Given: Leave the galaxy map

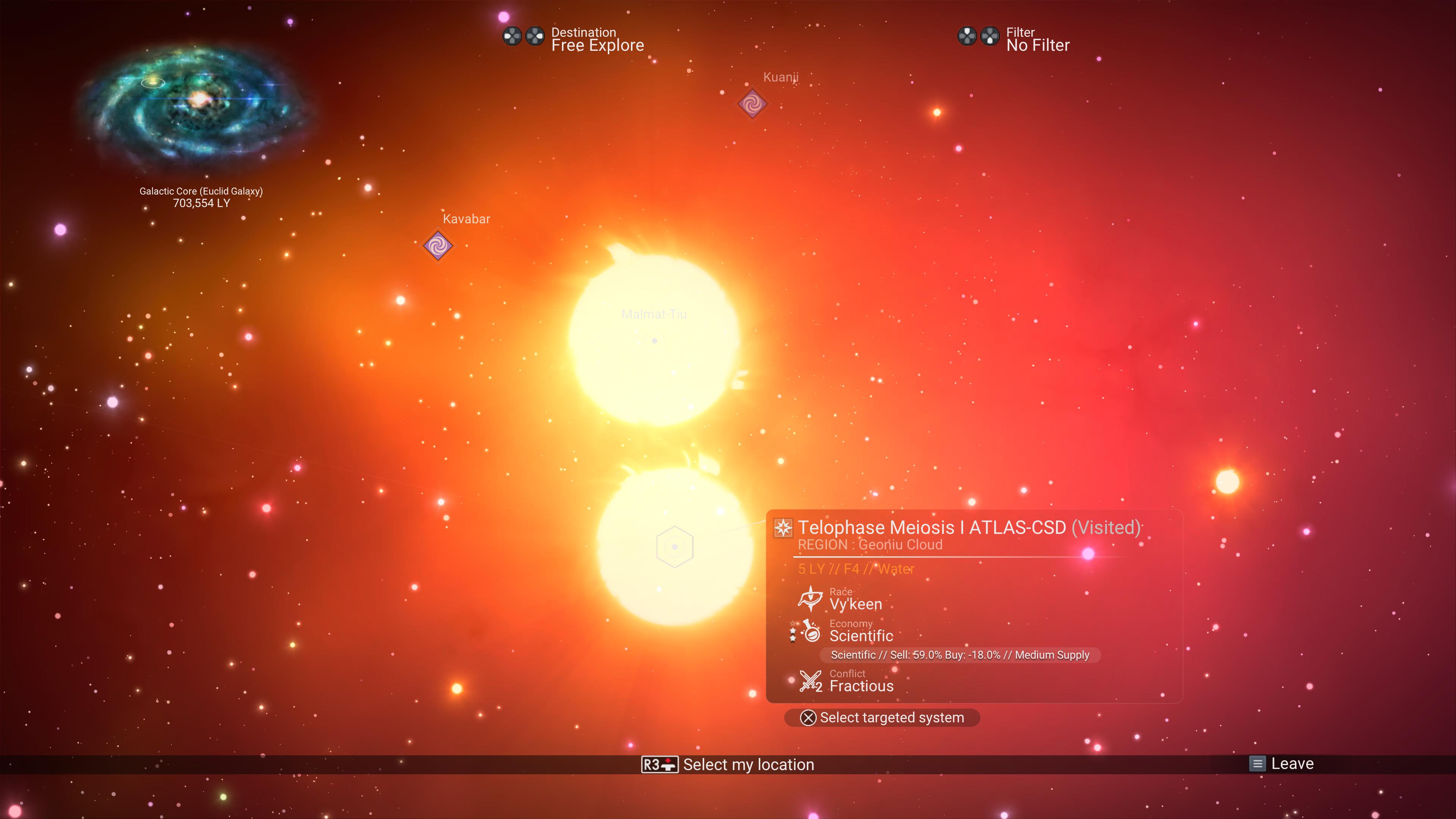Looking at the screenshot, I should tap(1282, 764).
